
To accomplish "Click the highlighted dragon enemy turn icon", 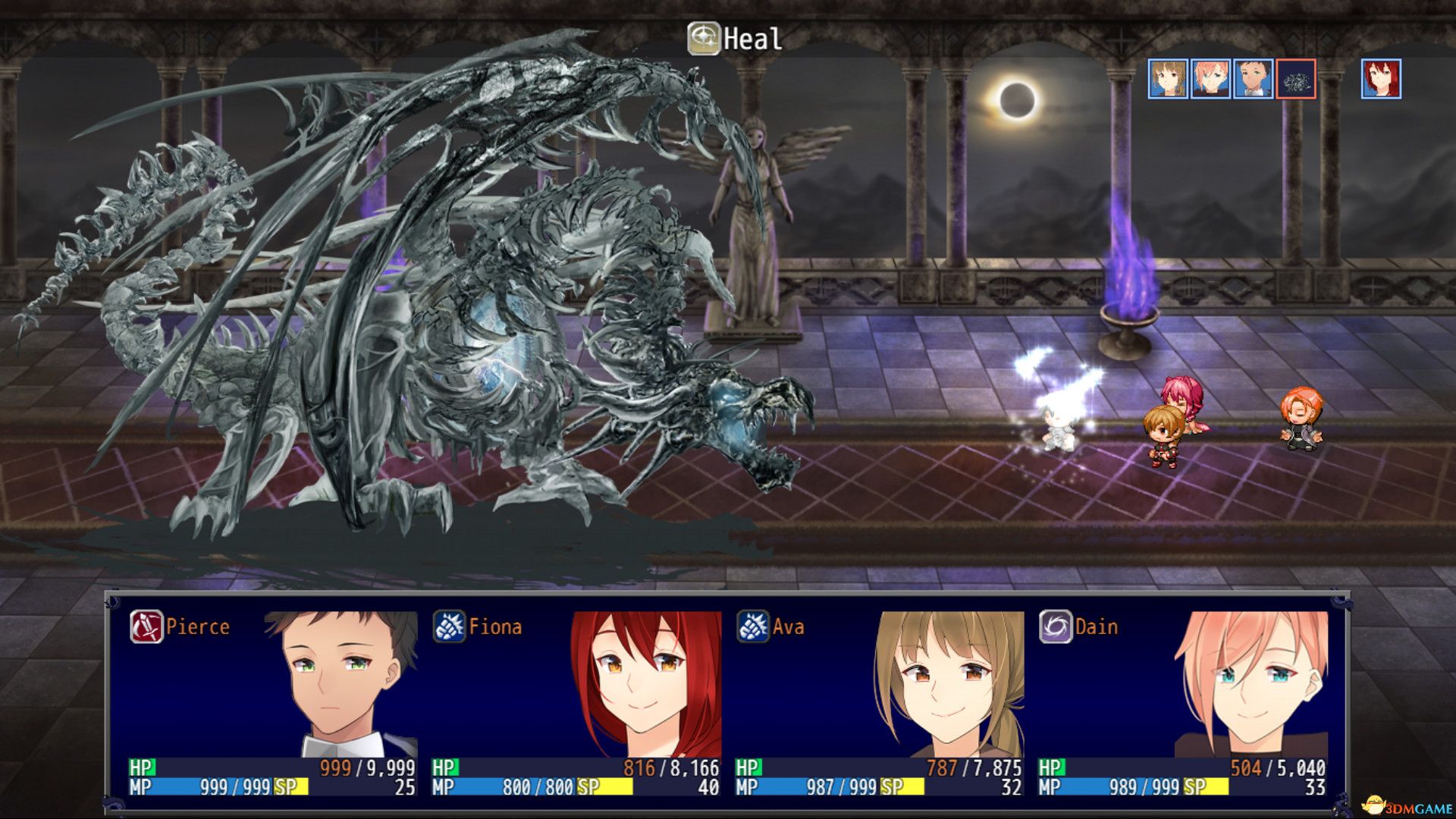I will pyautogui.click(x=1298, y=80).
